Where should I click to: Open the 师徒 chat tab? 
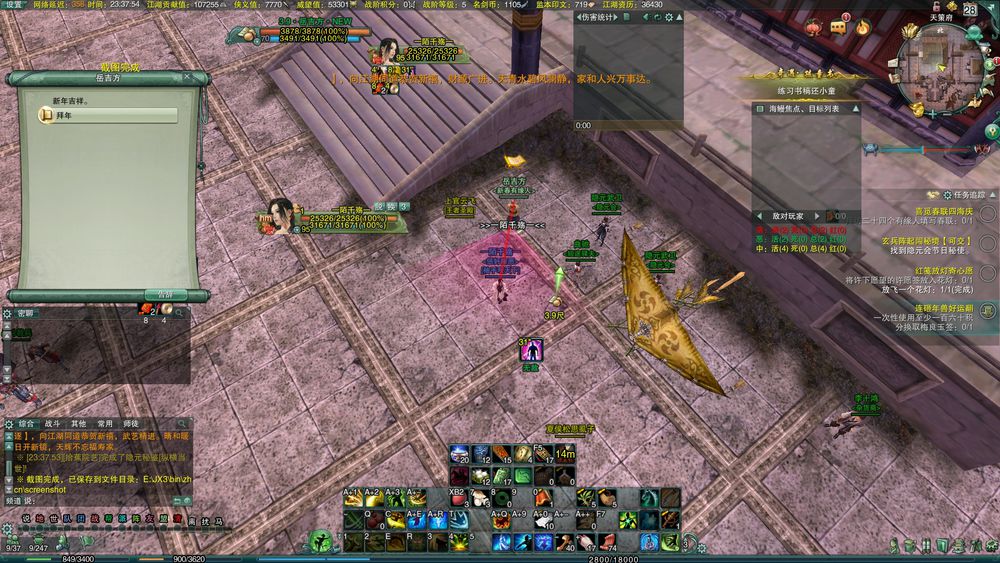click(x=129, y=423)
